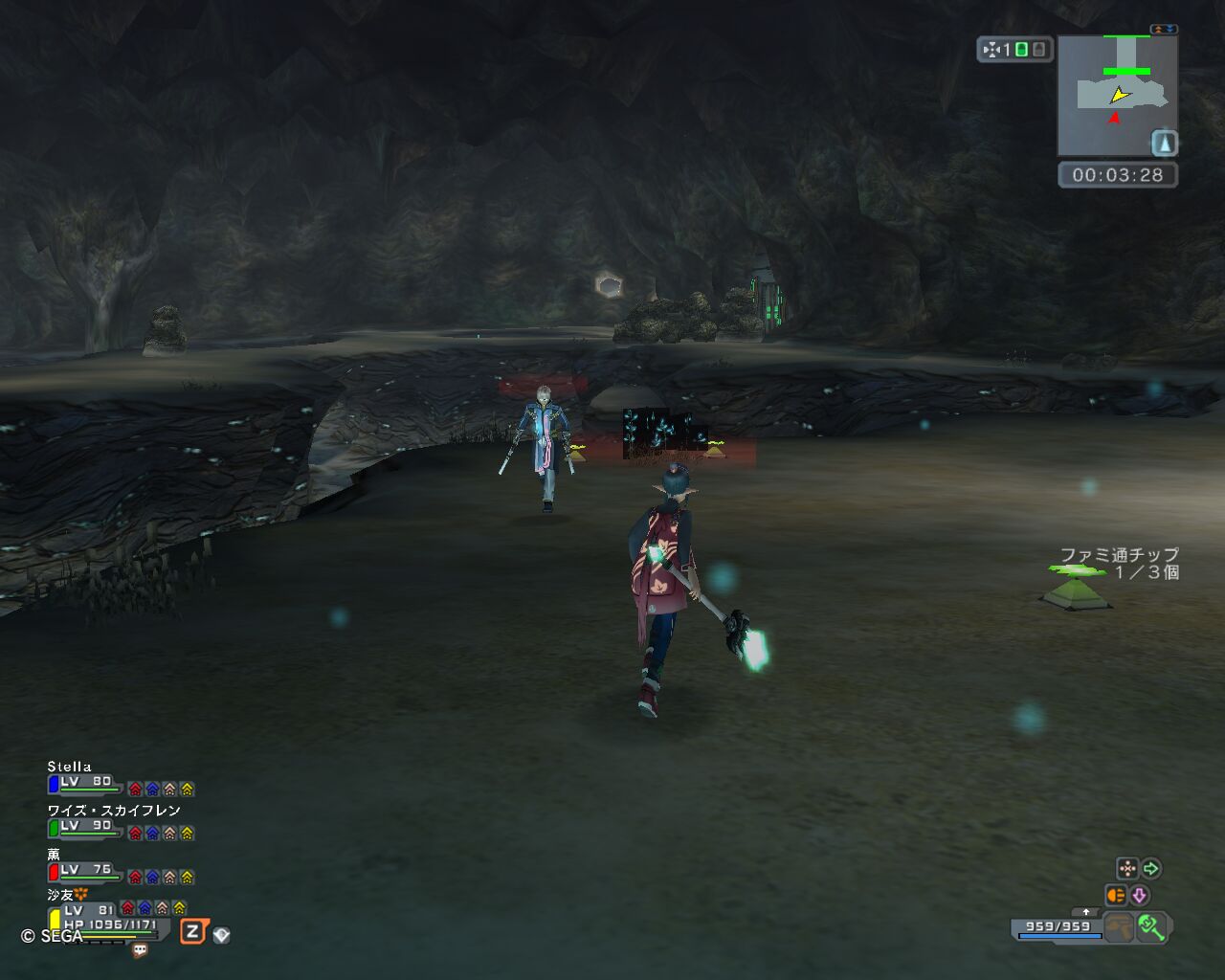This screenshot has width=1225, height=980.
Task: Click the purple down-arrow palette icon
Action: [1139, 895]
